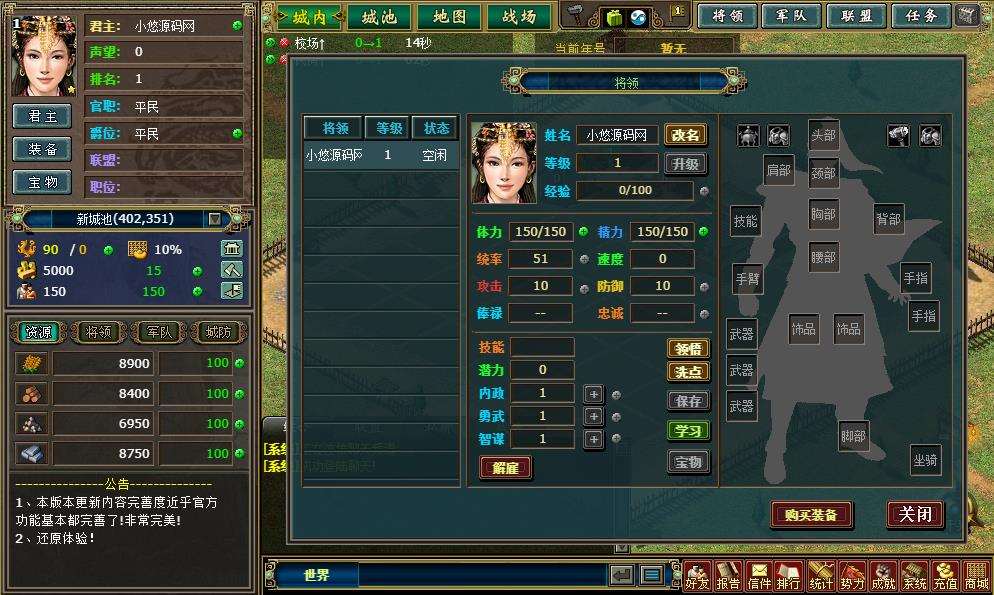The height and width of the screenshot is (595, 994).
Task: Rename the general with 改名
Action: pos(686,135)
